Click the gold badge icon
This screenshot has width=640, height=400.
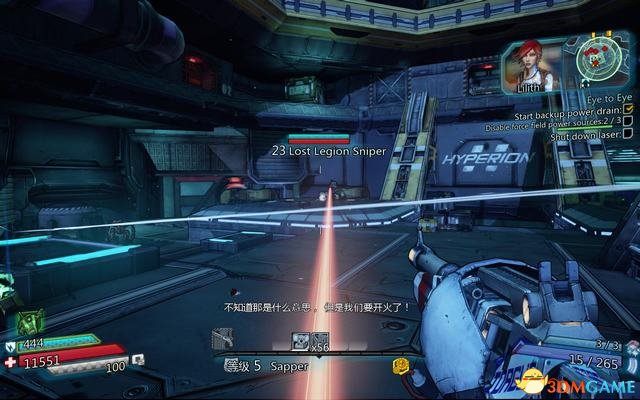(x=401, y=366)
